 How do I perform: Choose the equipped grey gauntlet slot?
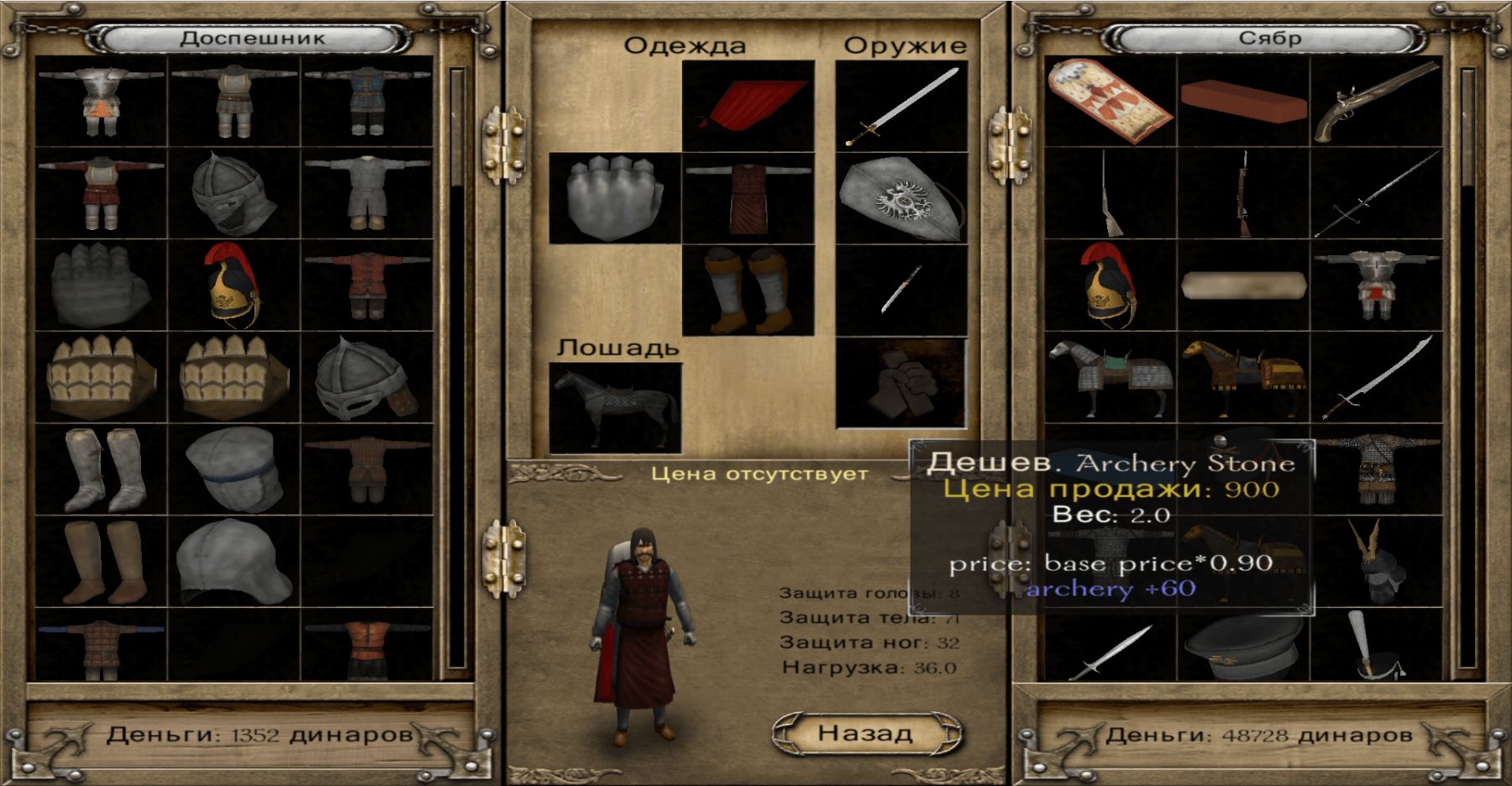click(614, 198)
